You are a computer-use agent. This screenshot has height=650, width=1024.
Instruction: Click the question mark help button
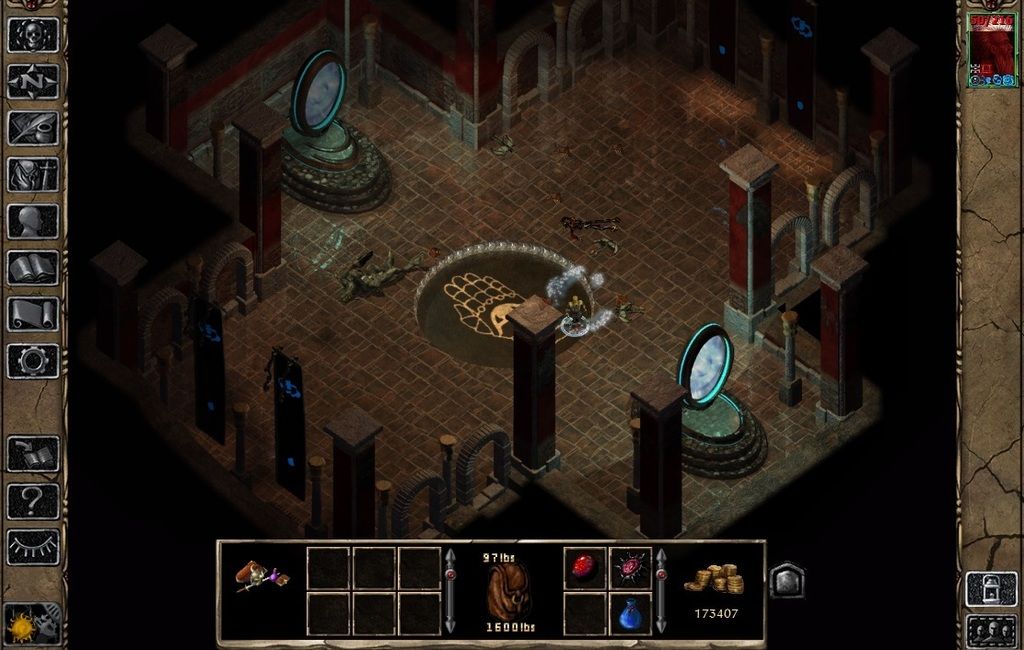pos(33,500)
